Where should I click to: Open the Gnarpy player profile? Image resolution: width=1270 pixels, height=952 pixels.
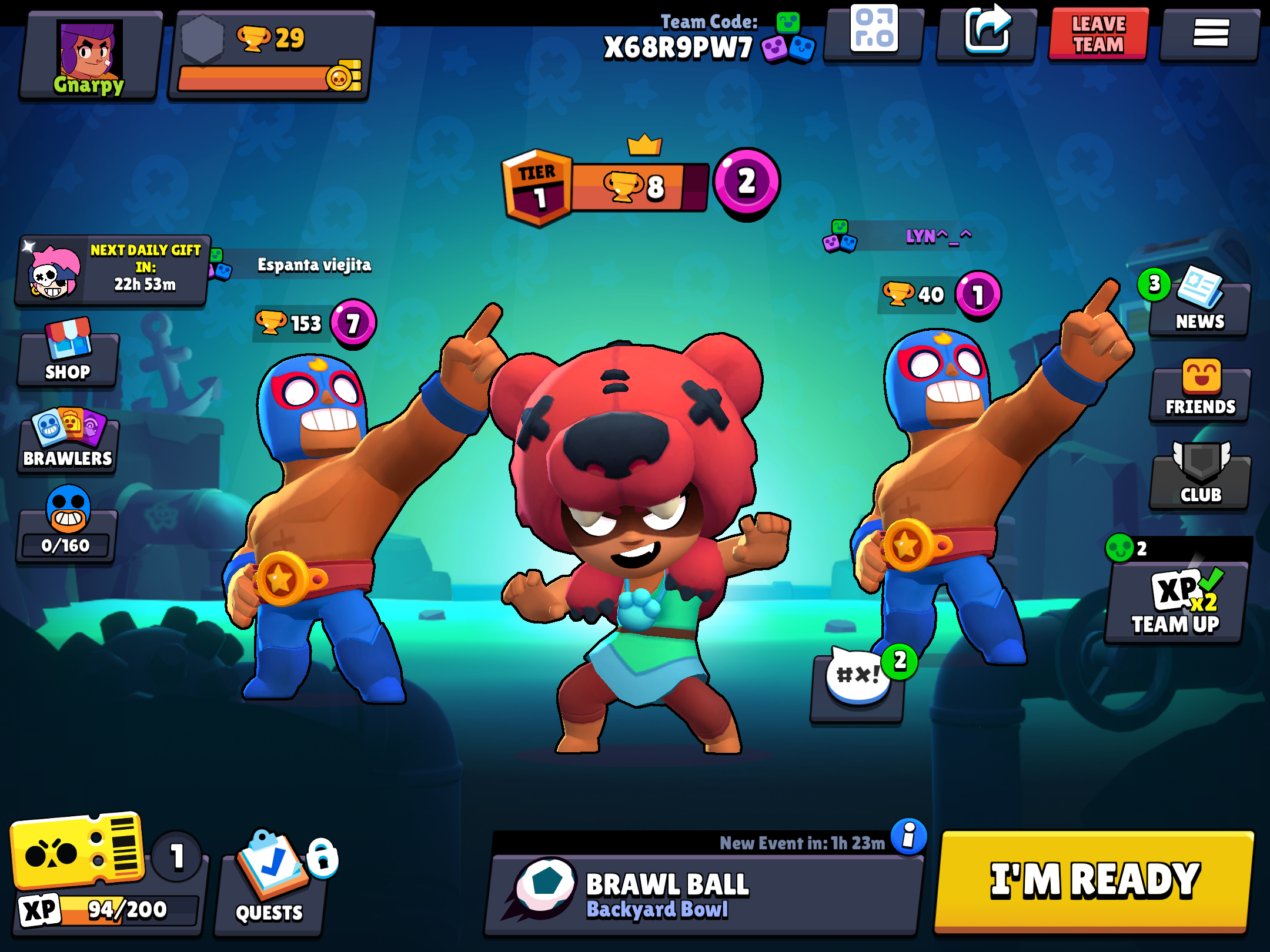(89, 57)
